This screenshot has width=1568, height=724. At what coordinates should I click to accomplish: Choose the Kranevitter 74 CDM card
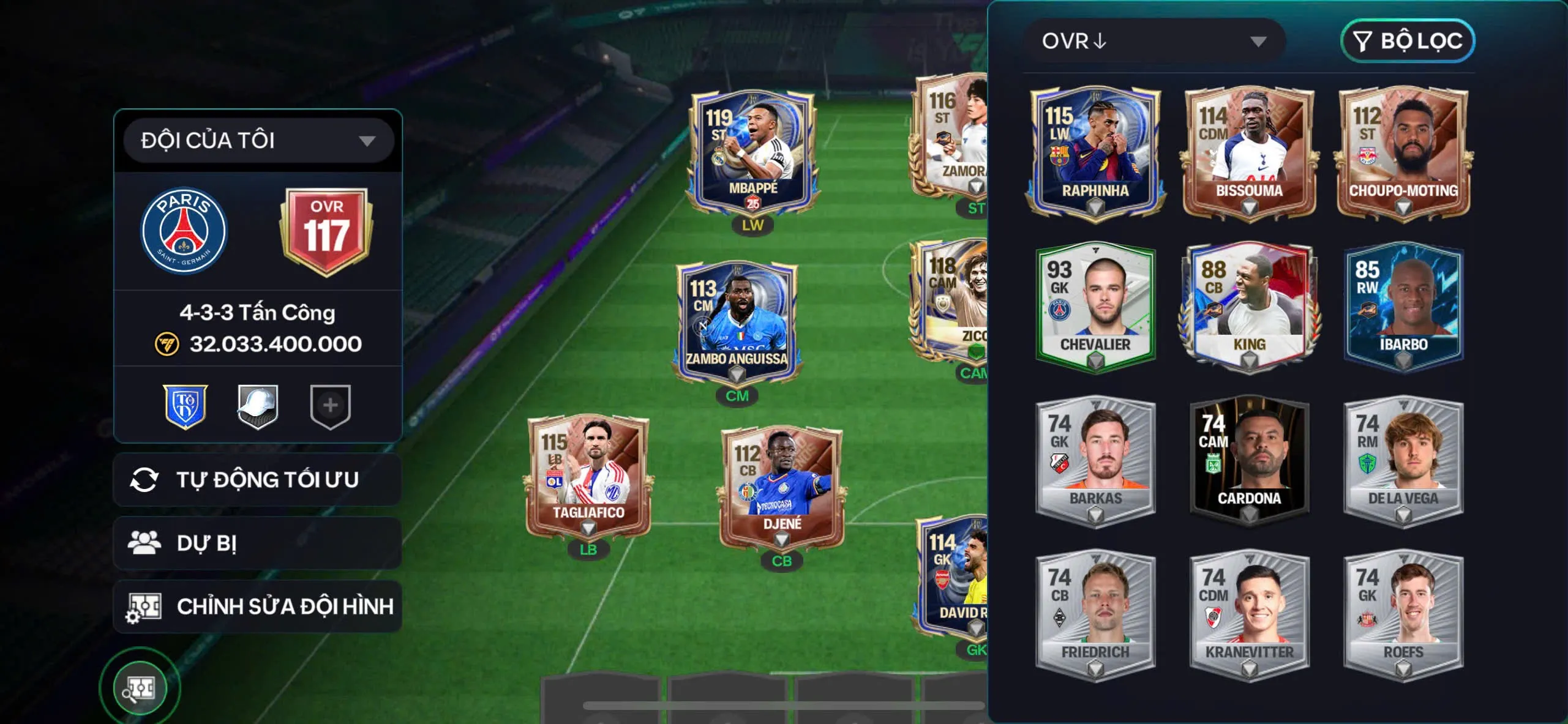pyautogui.click(x=1249, y=614)
